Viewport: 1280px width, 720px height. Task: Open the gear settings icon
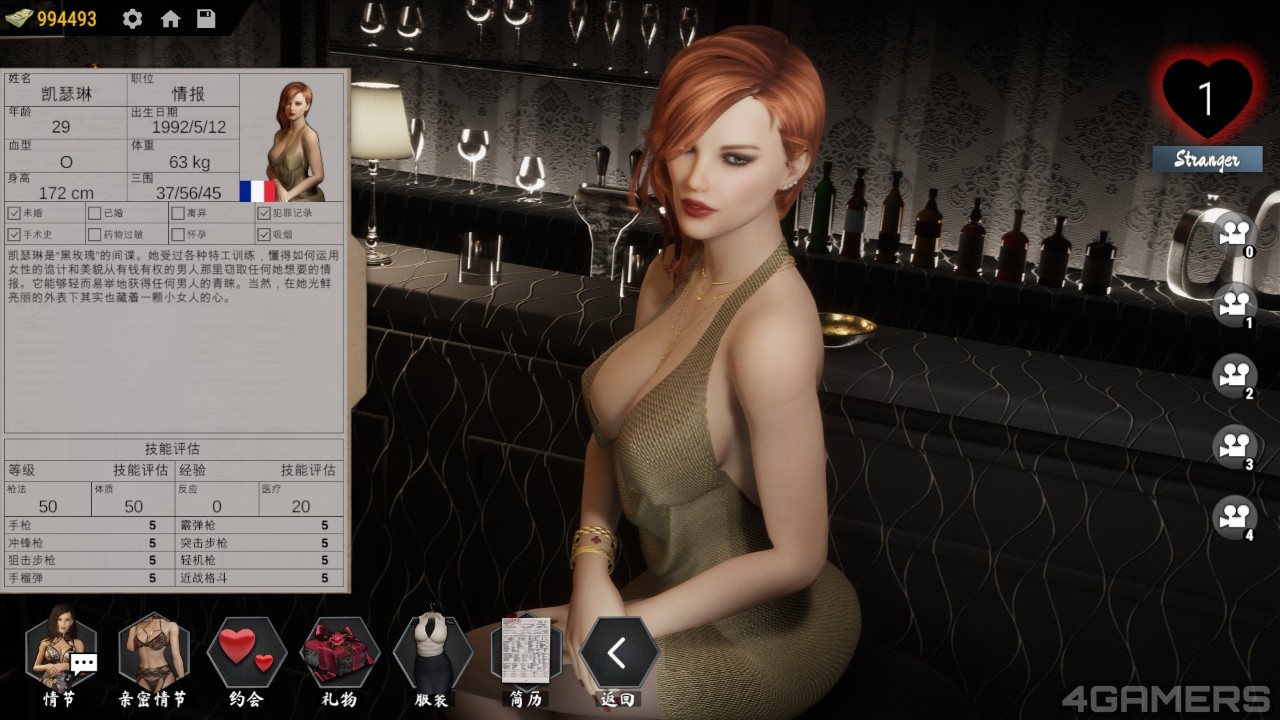[132, 19]
